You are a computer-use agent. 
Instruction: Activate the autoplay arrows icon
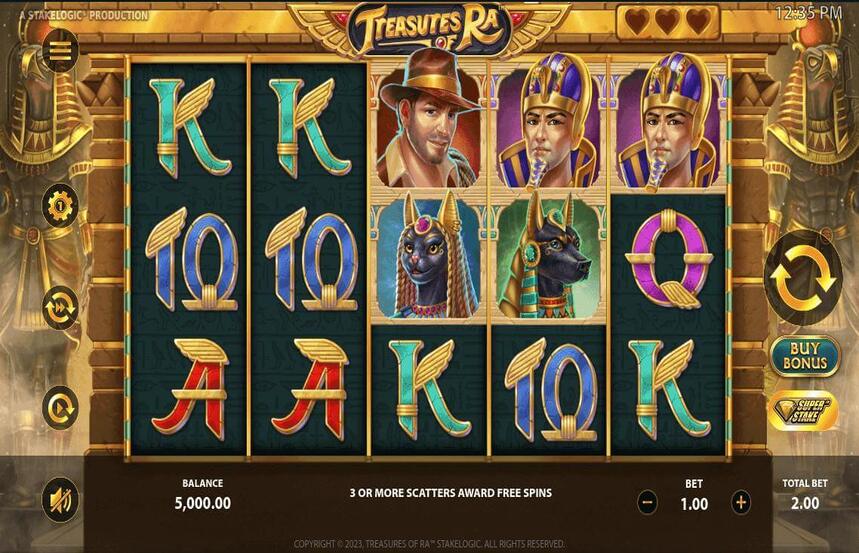pos(60,307)
